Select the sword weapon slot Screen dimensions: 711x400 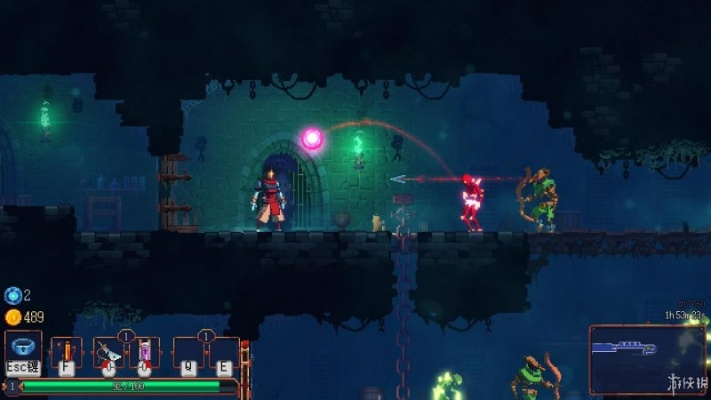108,352
